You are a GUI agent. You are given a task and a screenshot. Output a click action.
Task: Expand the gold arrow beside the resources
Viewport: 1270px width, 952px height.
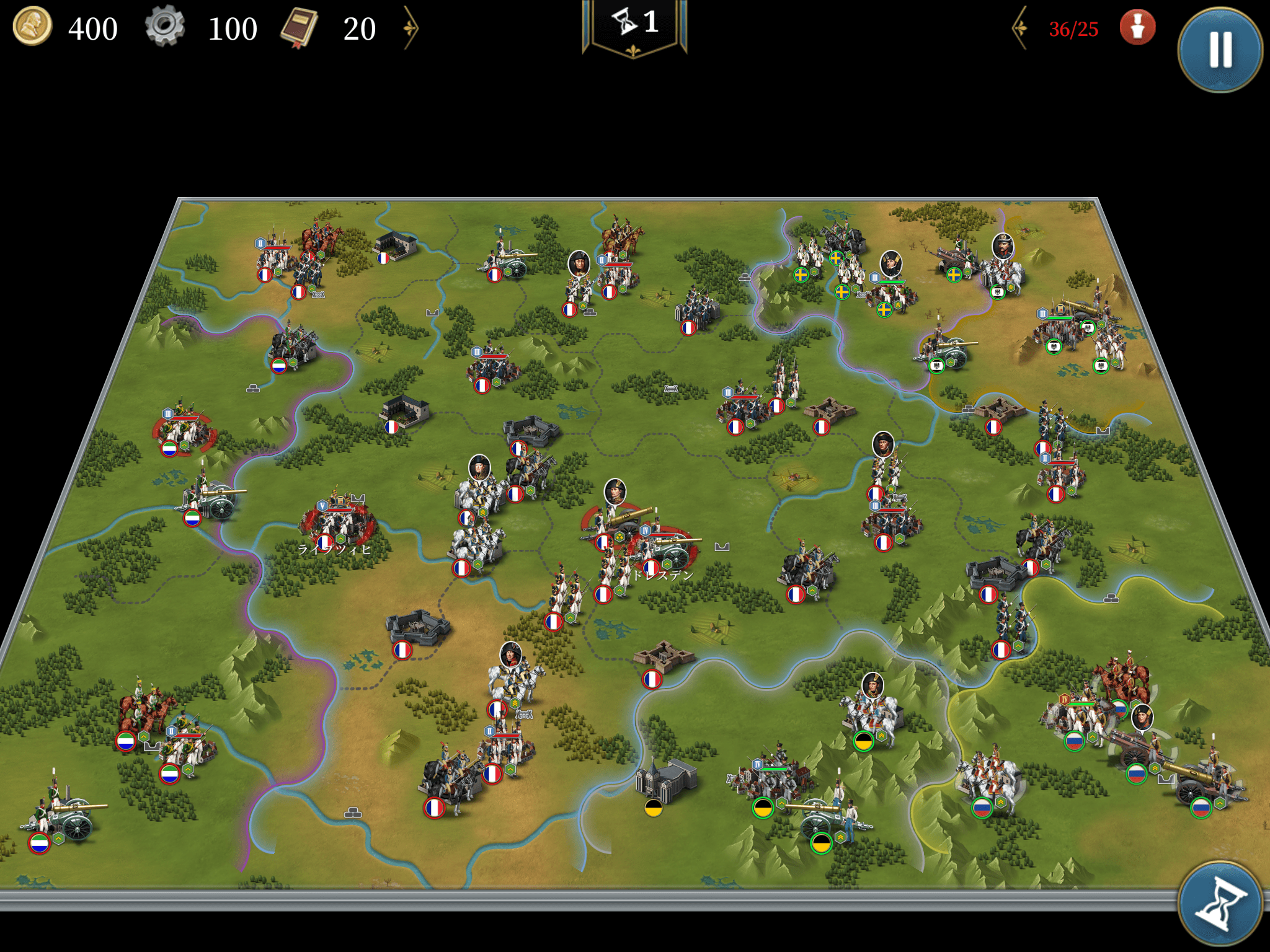(411, 28)
